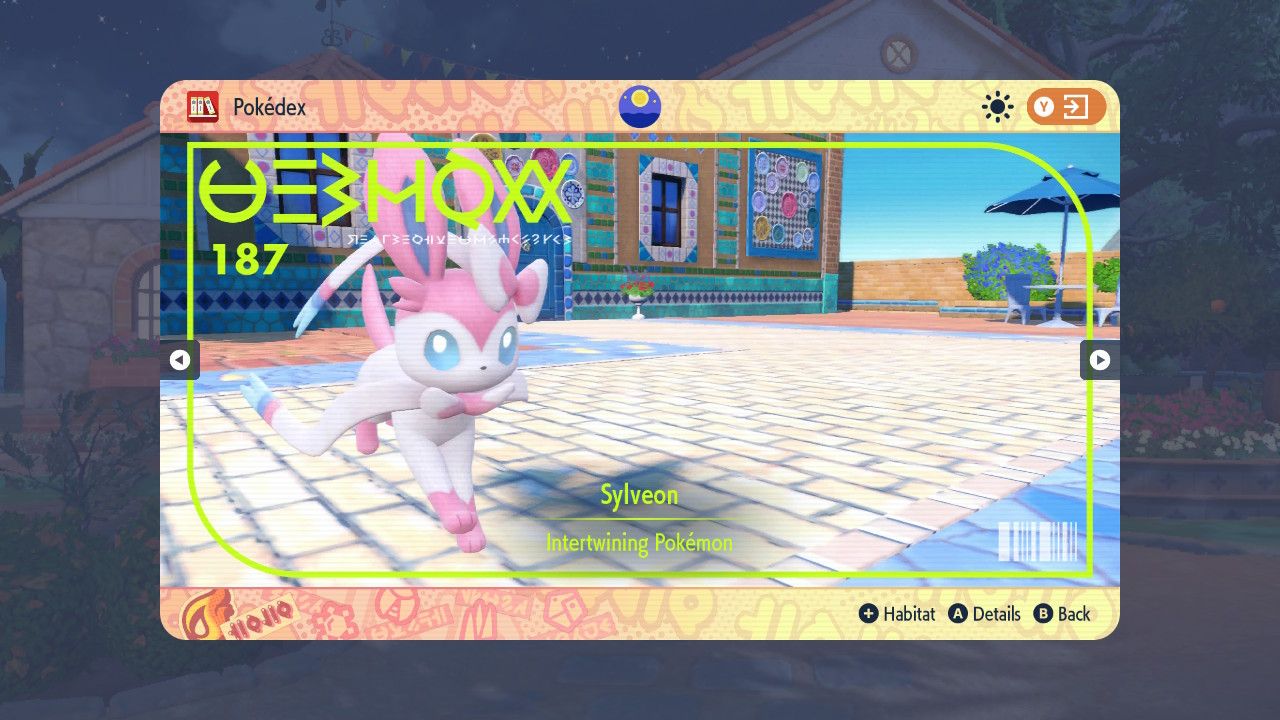The height and width of the screenshot is (720, 1280).
Task: Click the Pokédex books icon
Action: 203,107
